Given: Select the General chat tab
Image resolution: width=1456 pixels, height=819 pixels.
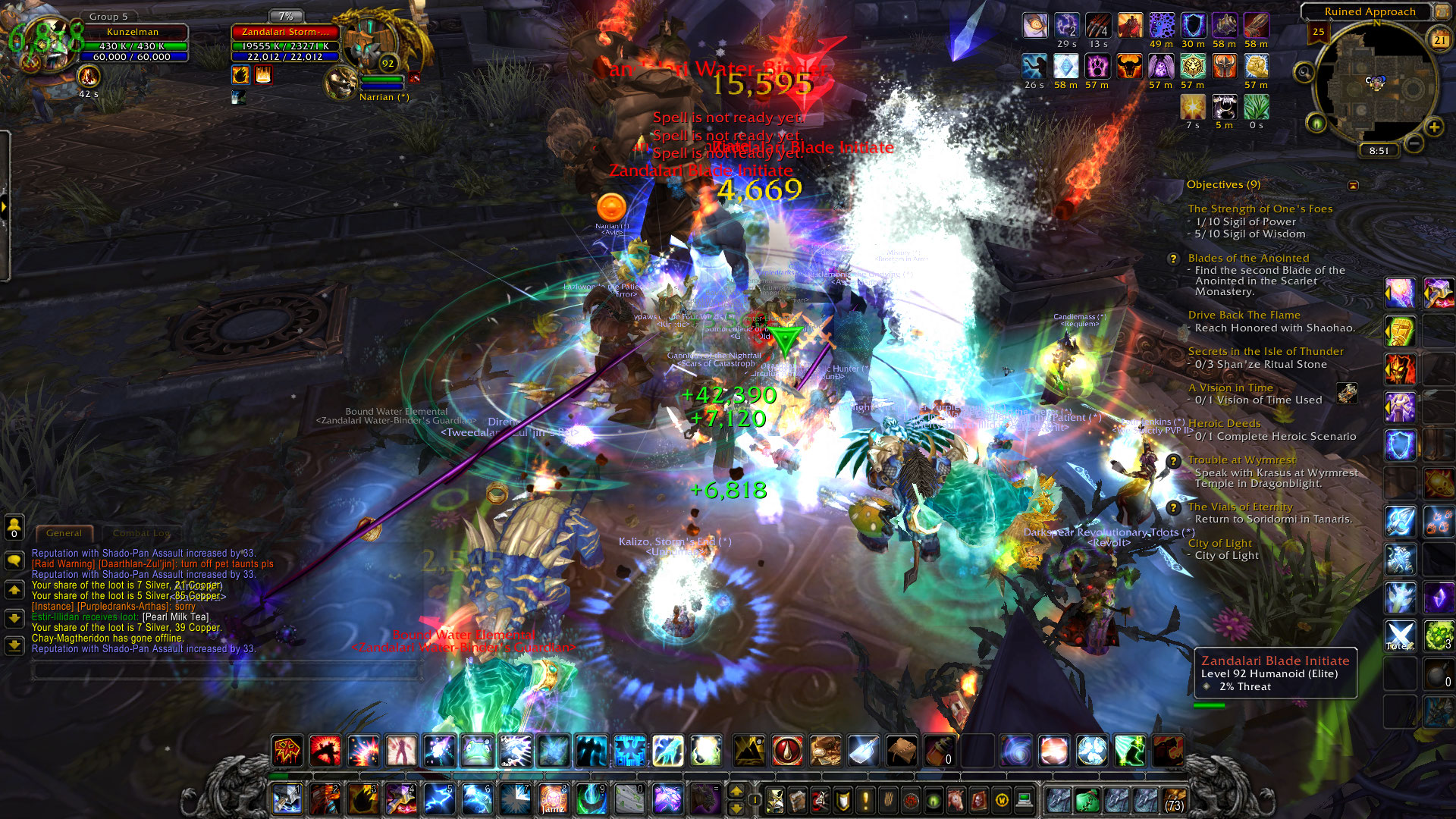Looking at the screenshot, I should click(x=64, y=533).
